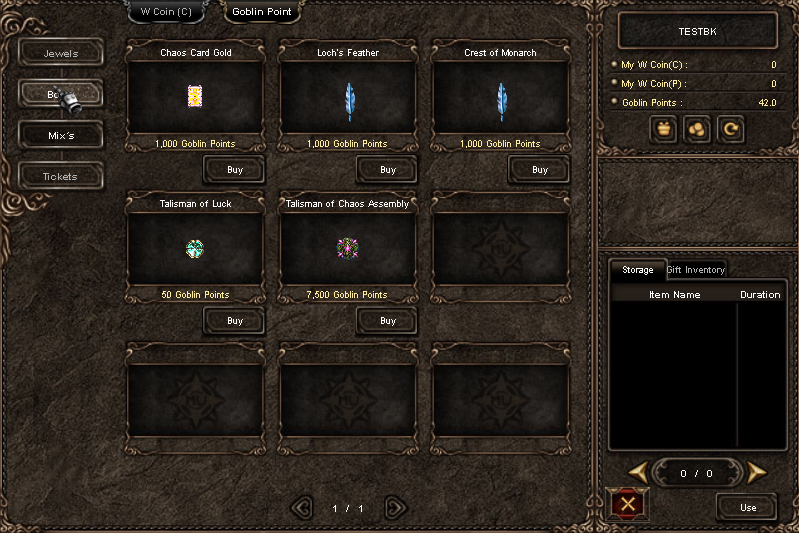Viewport: 799px width, 533px height.
Task: Show the Tickets category
Action: [61, 176]
